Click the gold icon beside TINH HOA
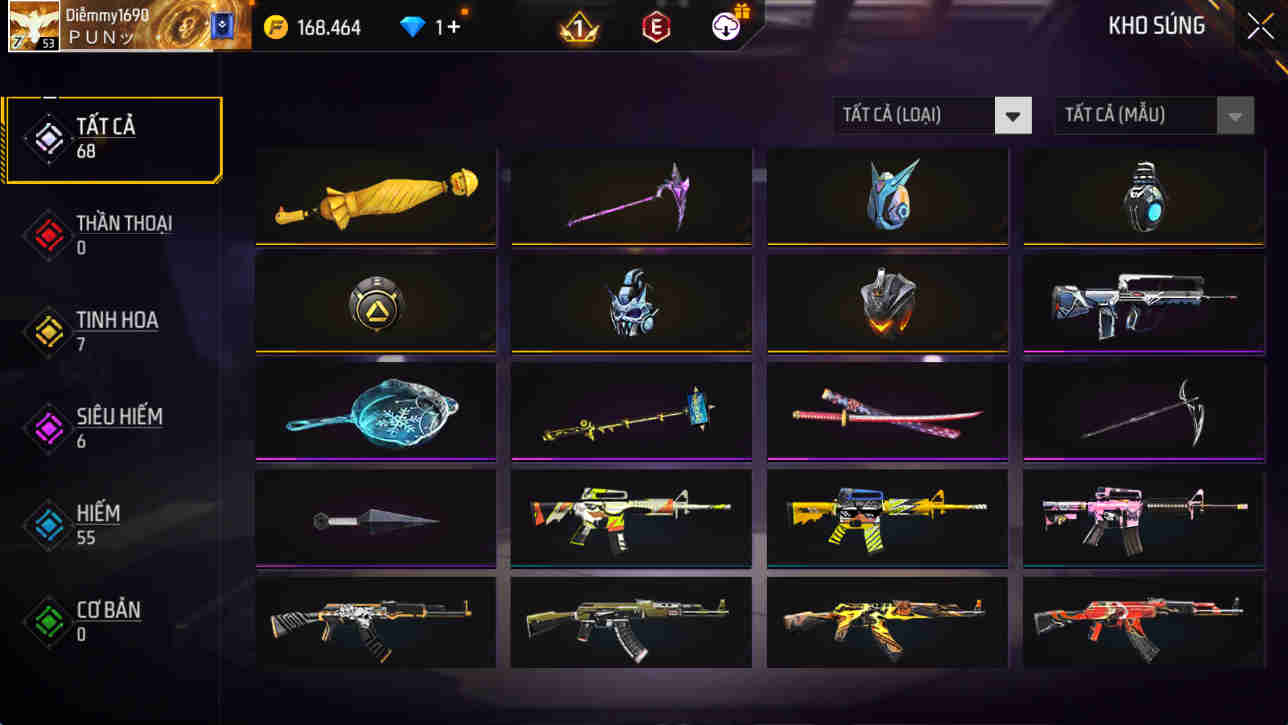 click(x=44, y=332)
